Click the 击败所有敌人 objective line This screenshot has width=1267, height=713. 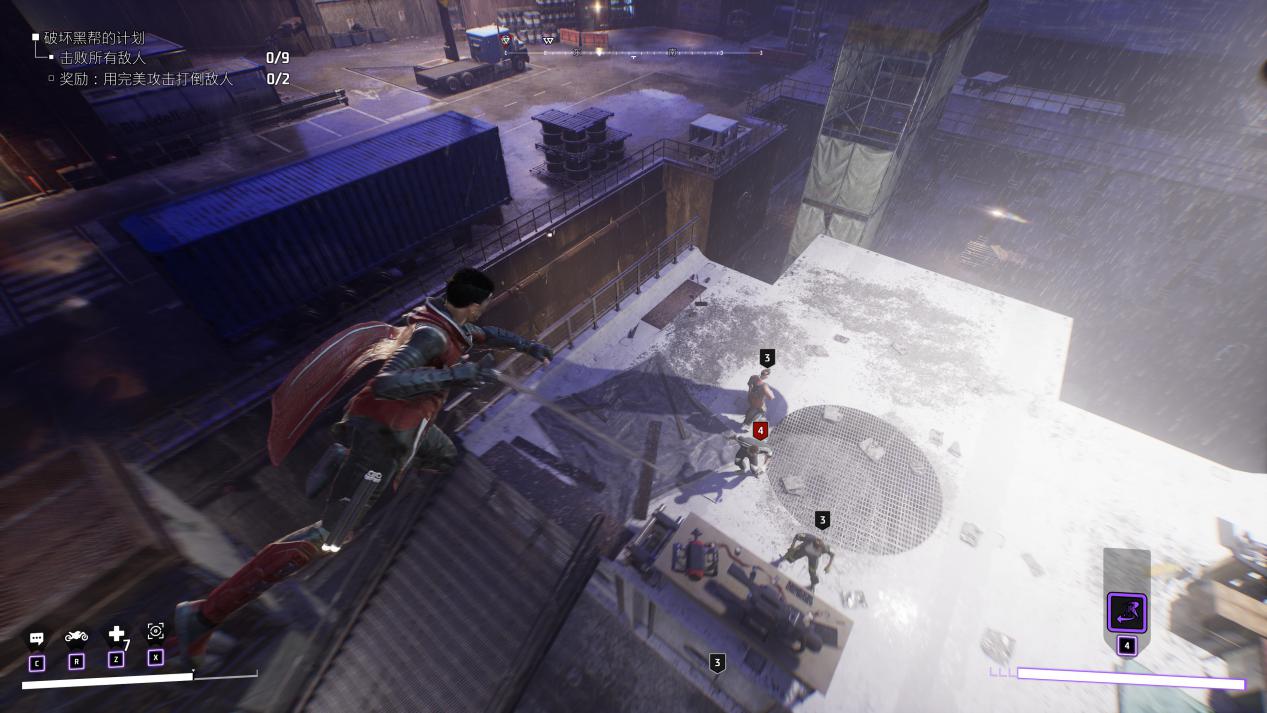(x=102, y=58)
